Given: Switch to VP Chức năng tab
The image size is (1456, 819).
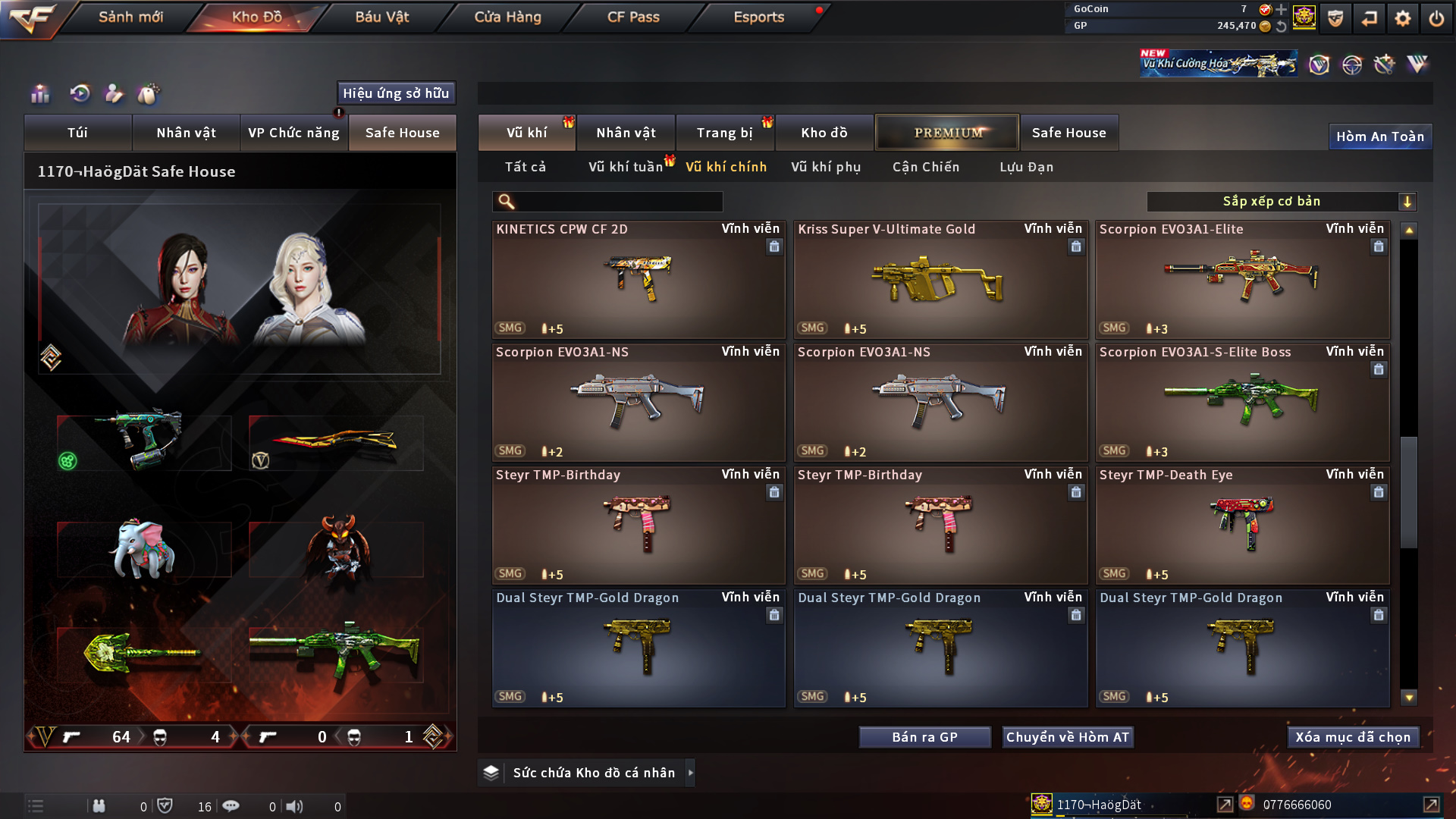Looking at the screenshot, I should pyautogui.click(x=293, y=133).
